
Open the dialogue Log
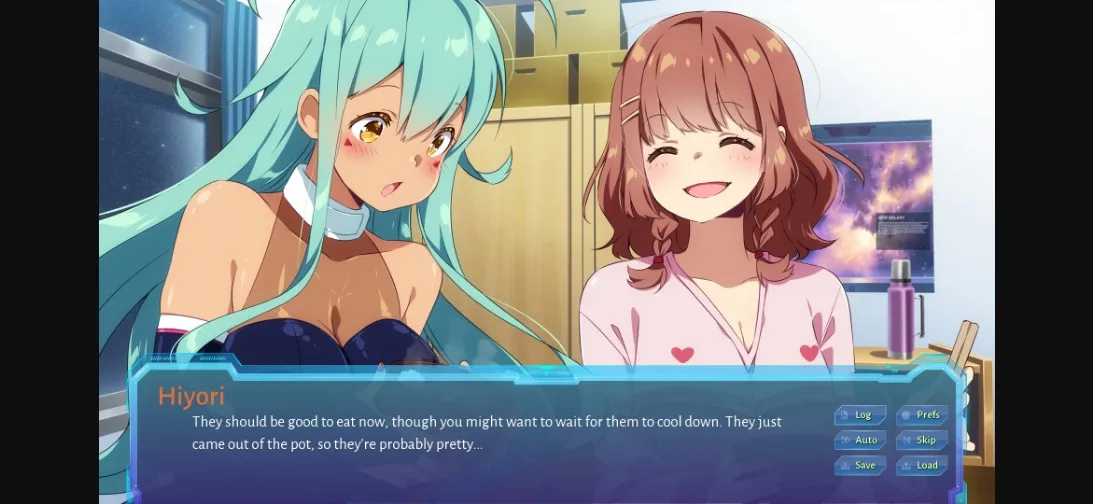coord(860,415)
